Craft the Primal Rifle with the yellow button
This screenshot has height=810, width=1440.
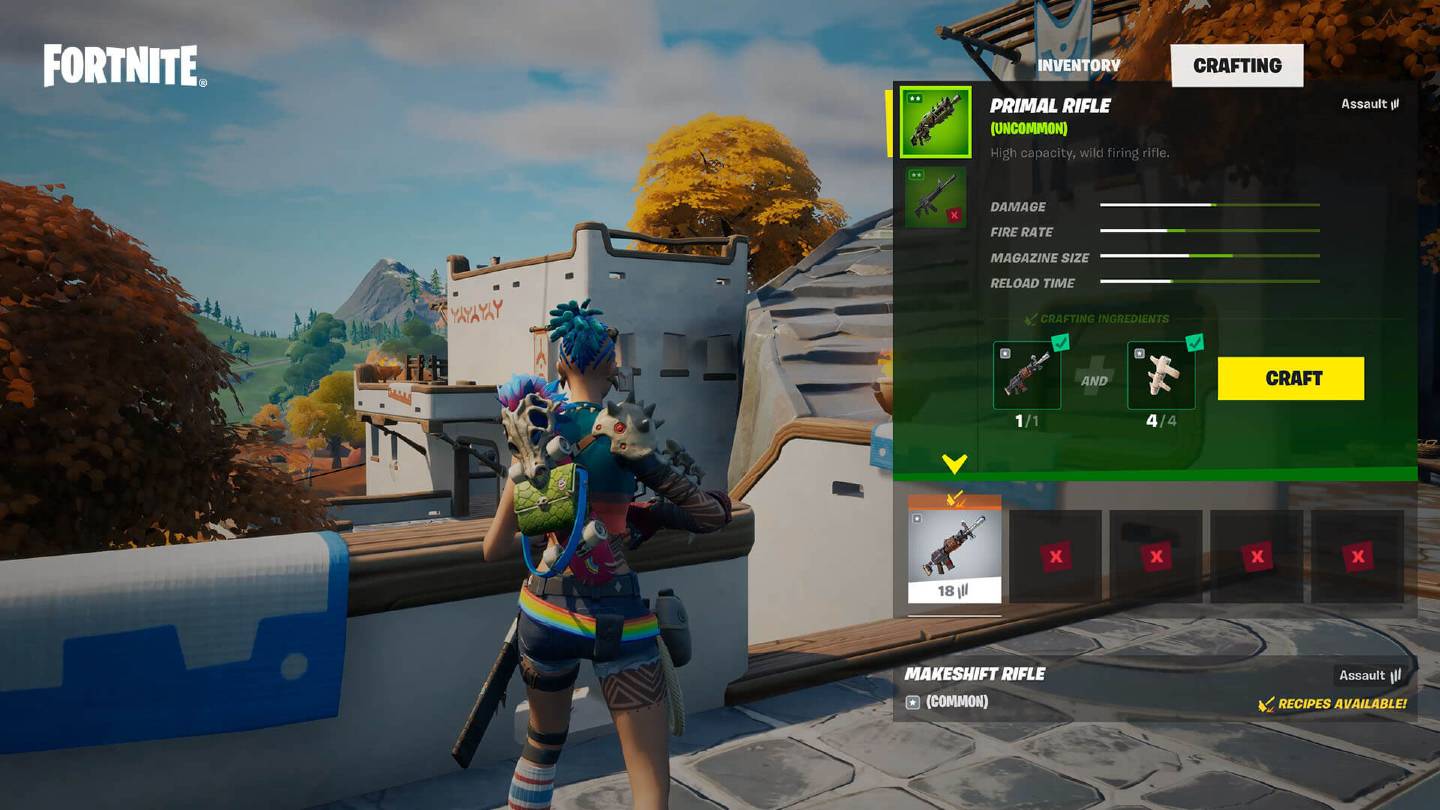coord(1290,379)
